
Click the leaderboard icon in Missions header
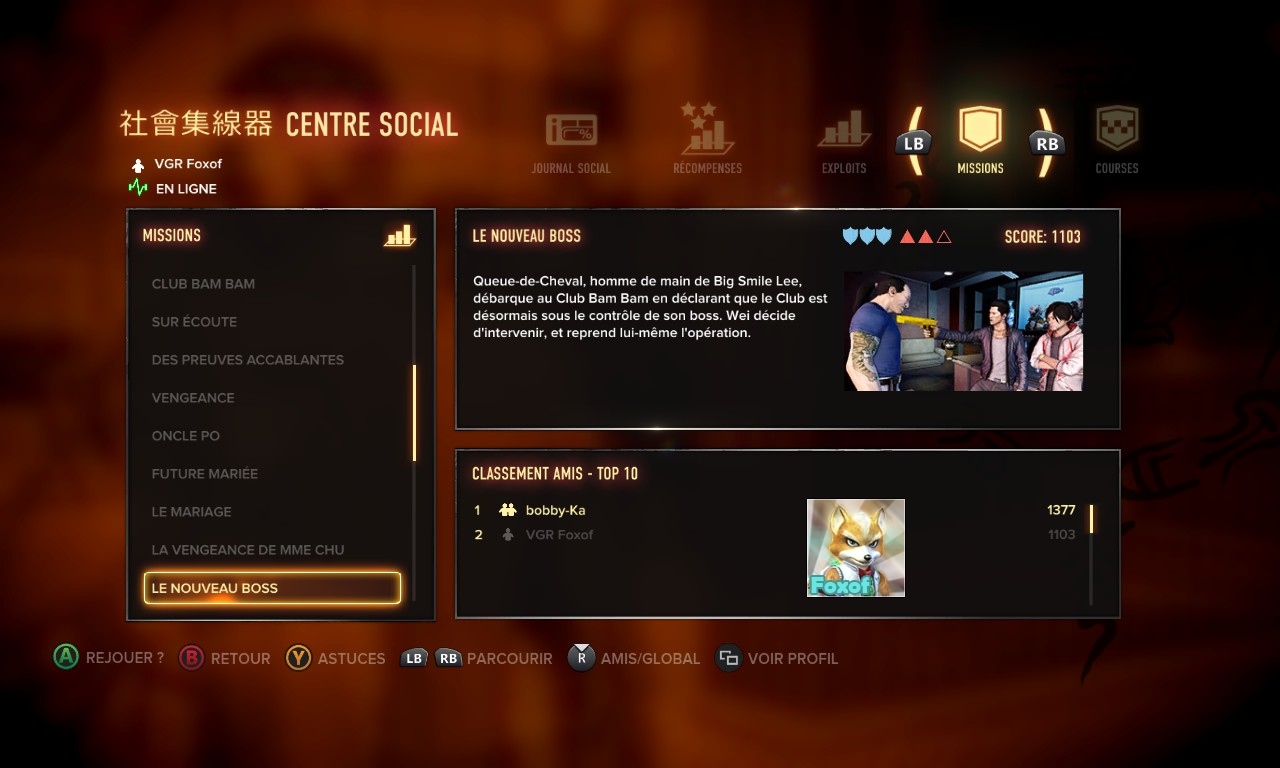pos(399,236)
